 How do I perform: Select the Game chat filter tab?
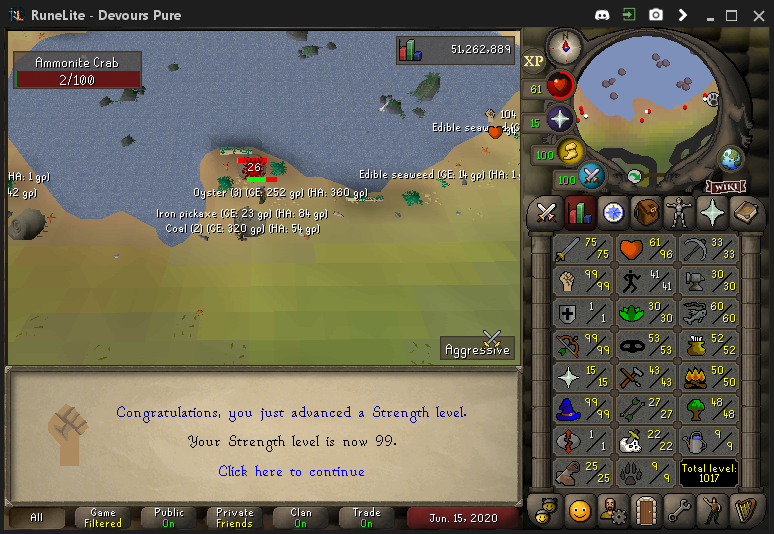tap(103, 517)
